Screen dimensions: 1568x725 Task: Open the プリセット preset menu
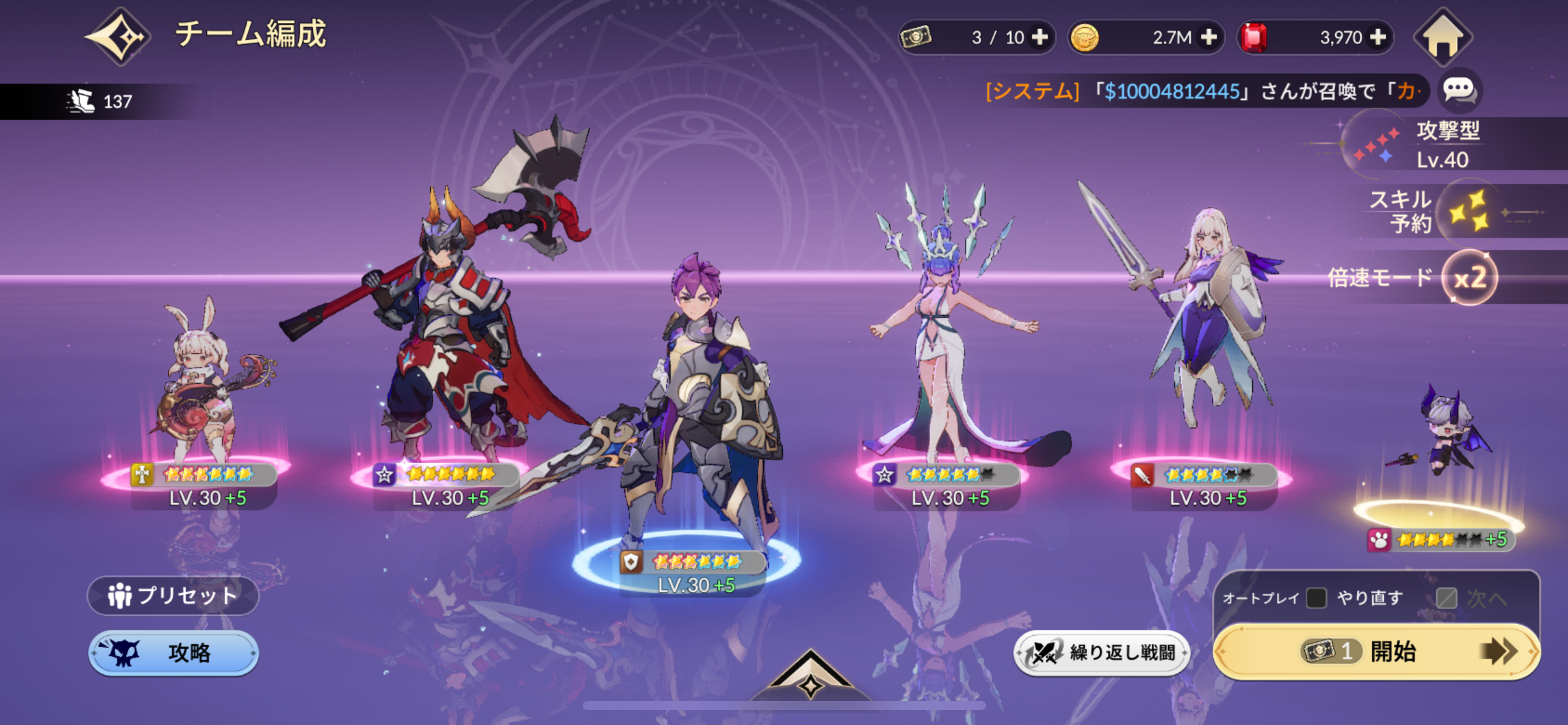(x=173, y=595)
